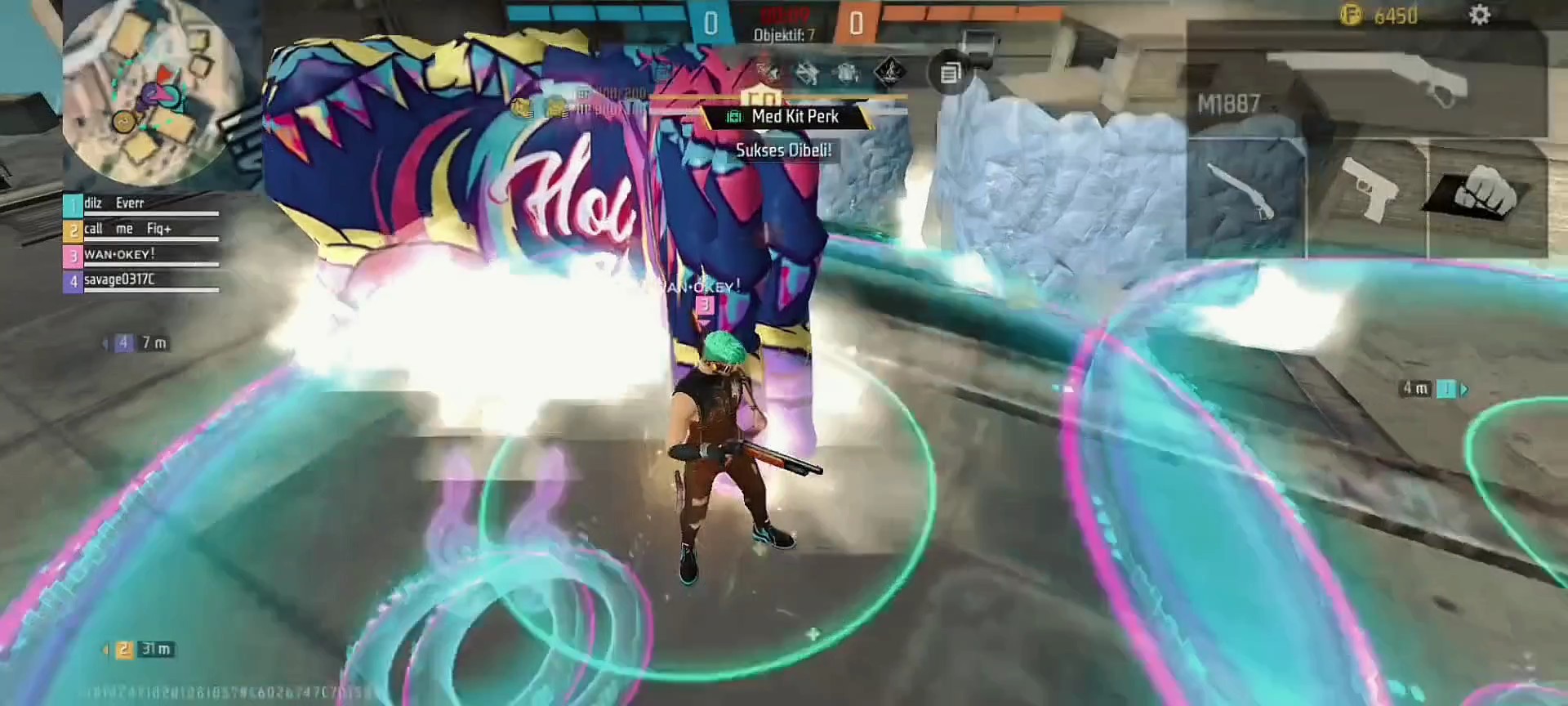
Task: Select WAN•OKEY! in the squad list
Action: tap(140, 255)
